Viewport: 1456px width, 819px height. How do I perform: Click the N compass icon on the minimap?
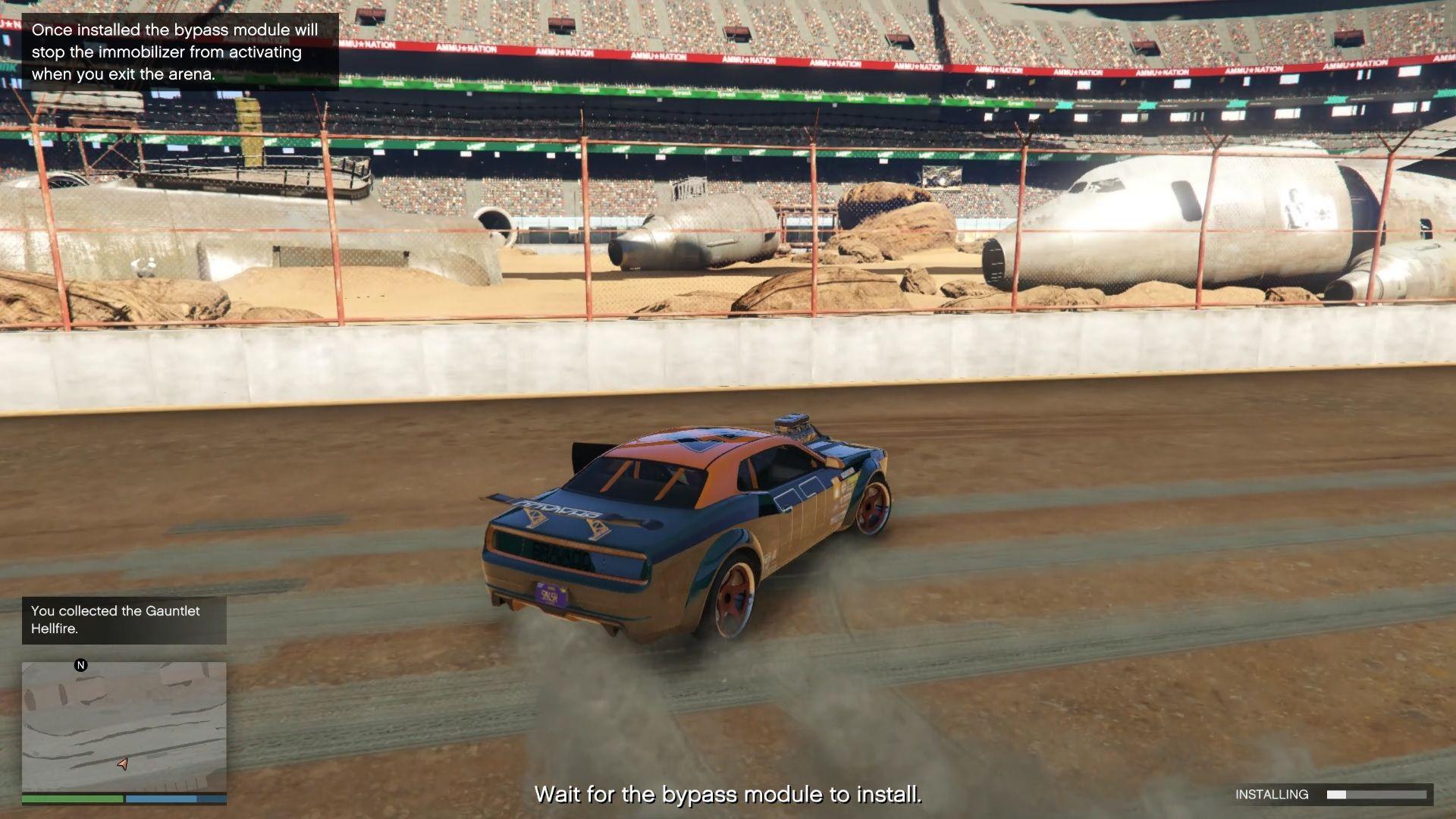click(x=81, y=666)
